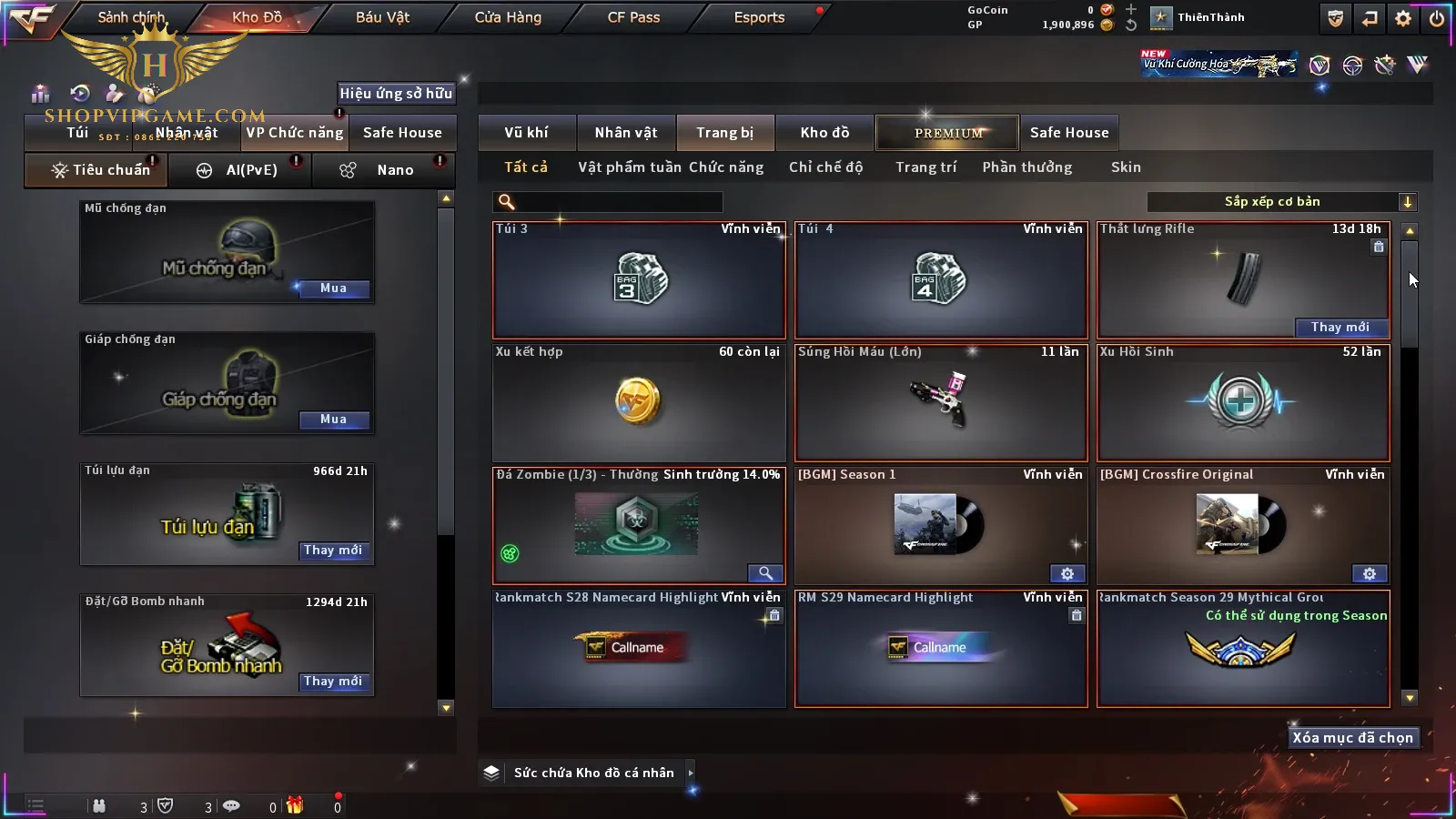Choose the Xu Hồi Sinh item

click(x=1243, y=402)
